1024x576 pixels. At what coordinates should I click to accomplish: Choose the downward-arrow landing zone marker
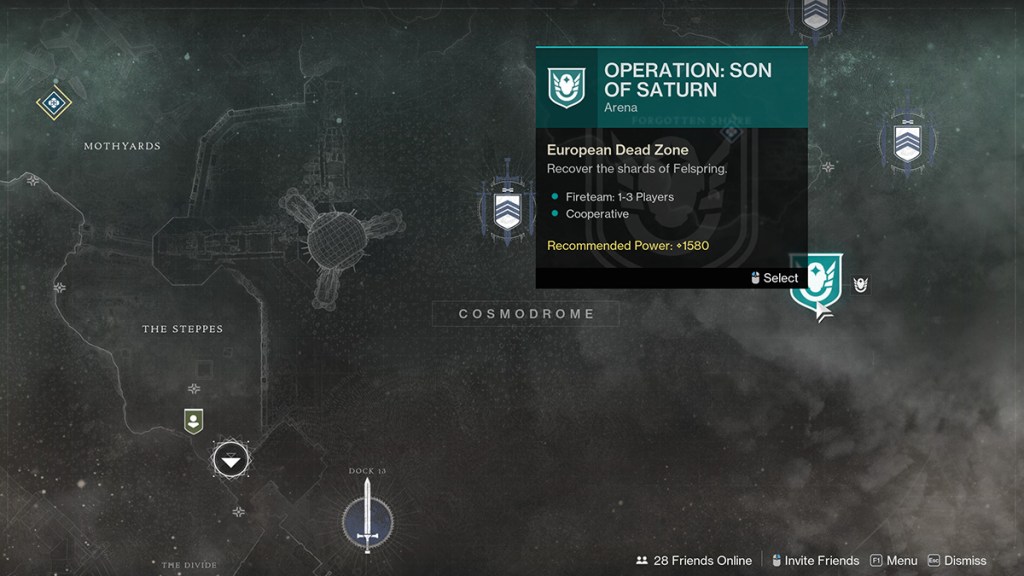231,460
